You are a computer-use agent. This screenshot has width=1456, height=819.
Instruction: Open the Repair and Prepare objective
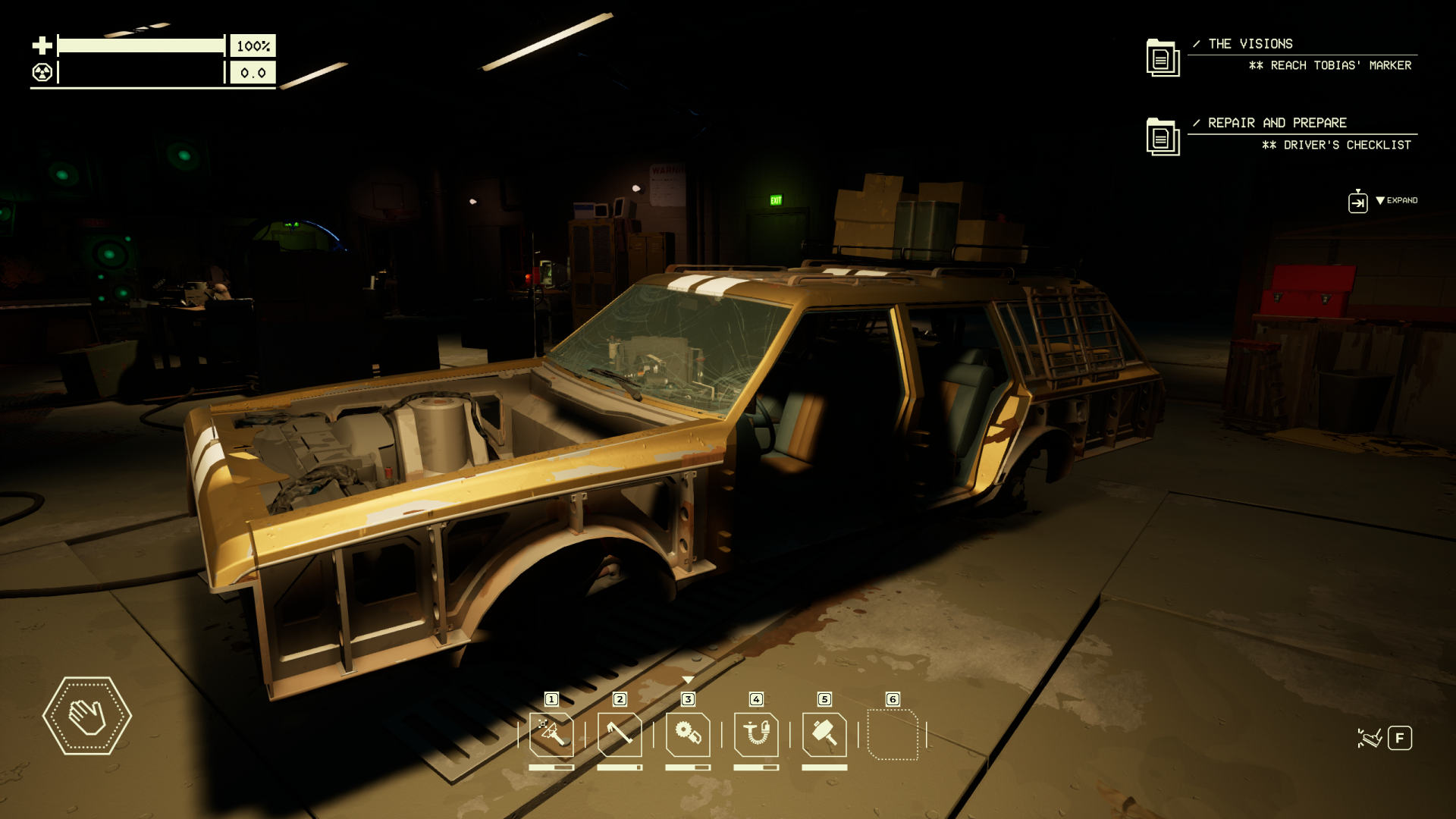pos(1277,123)
